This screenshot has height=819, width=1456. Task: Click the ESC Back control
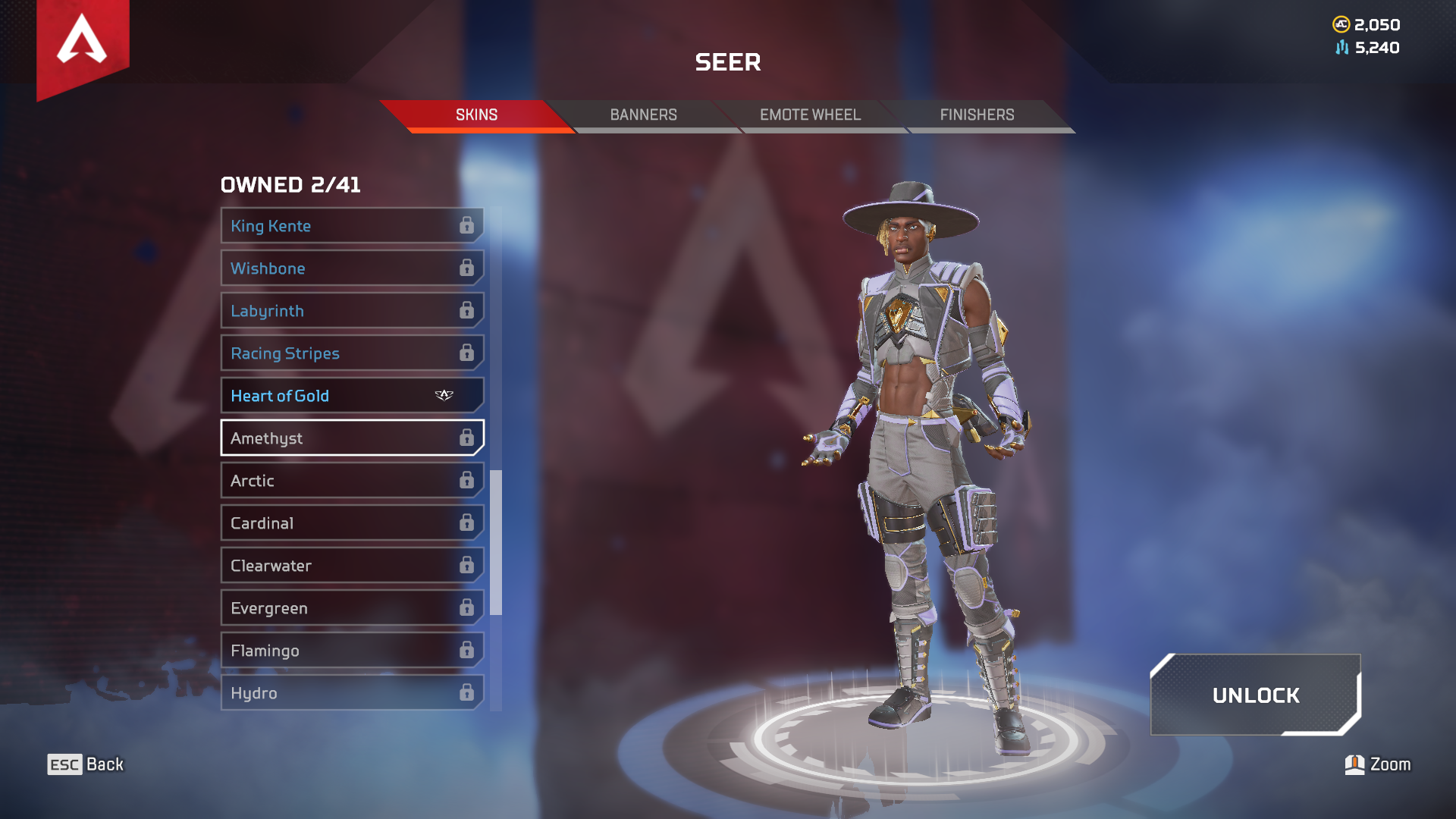pos(83,764)
